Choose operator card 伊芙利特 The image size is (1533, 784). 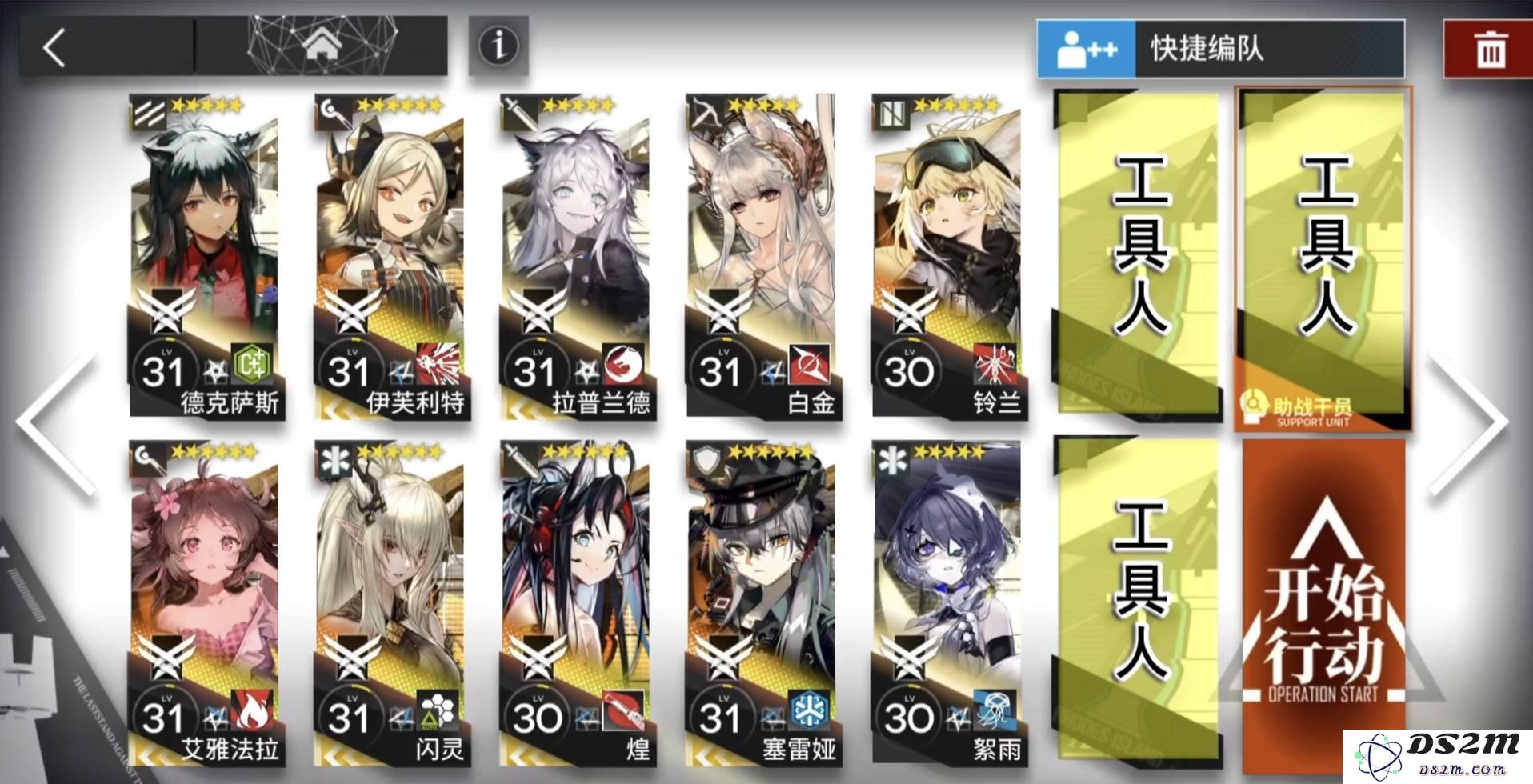click(x=392, y=256)
